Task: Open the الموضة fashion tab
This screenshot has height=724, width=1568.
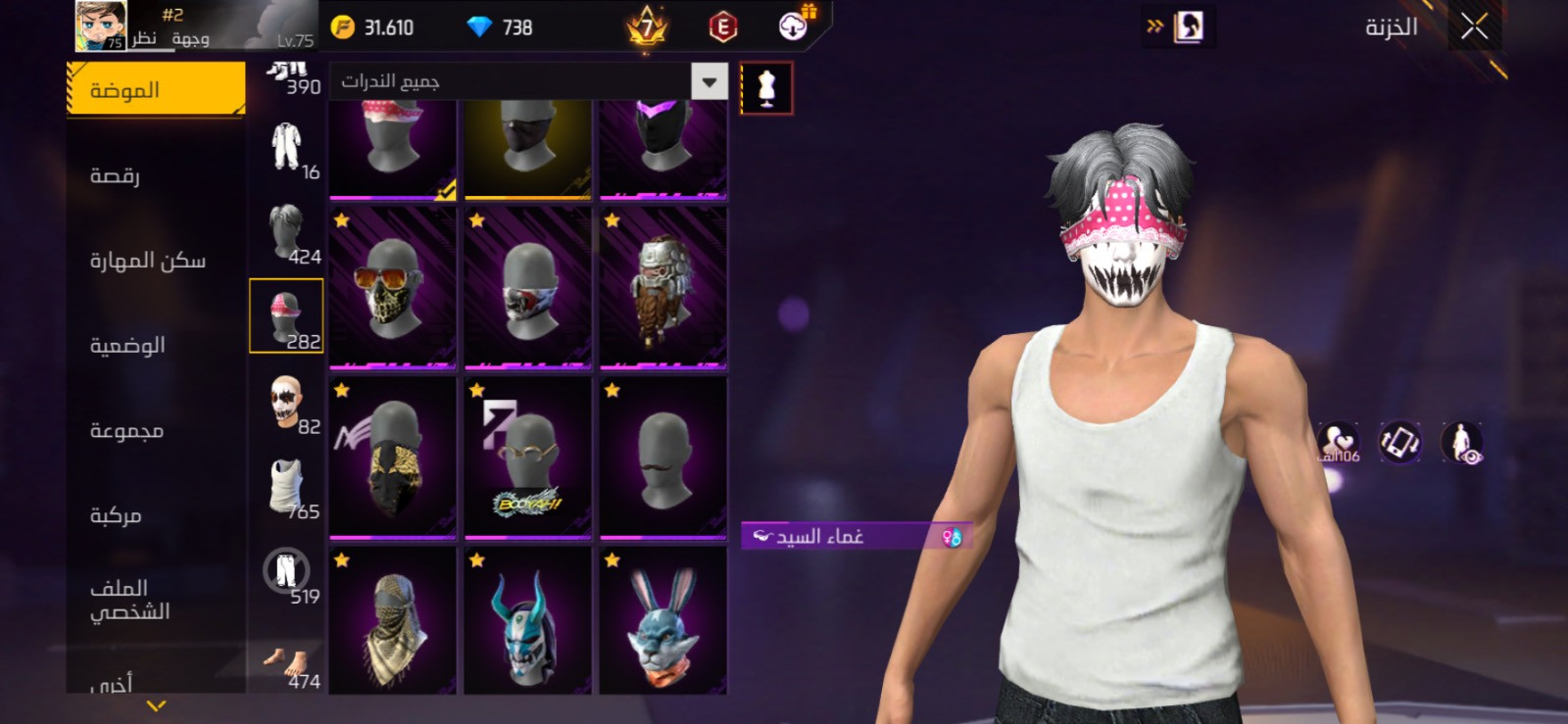Action: click(156, 90)
